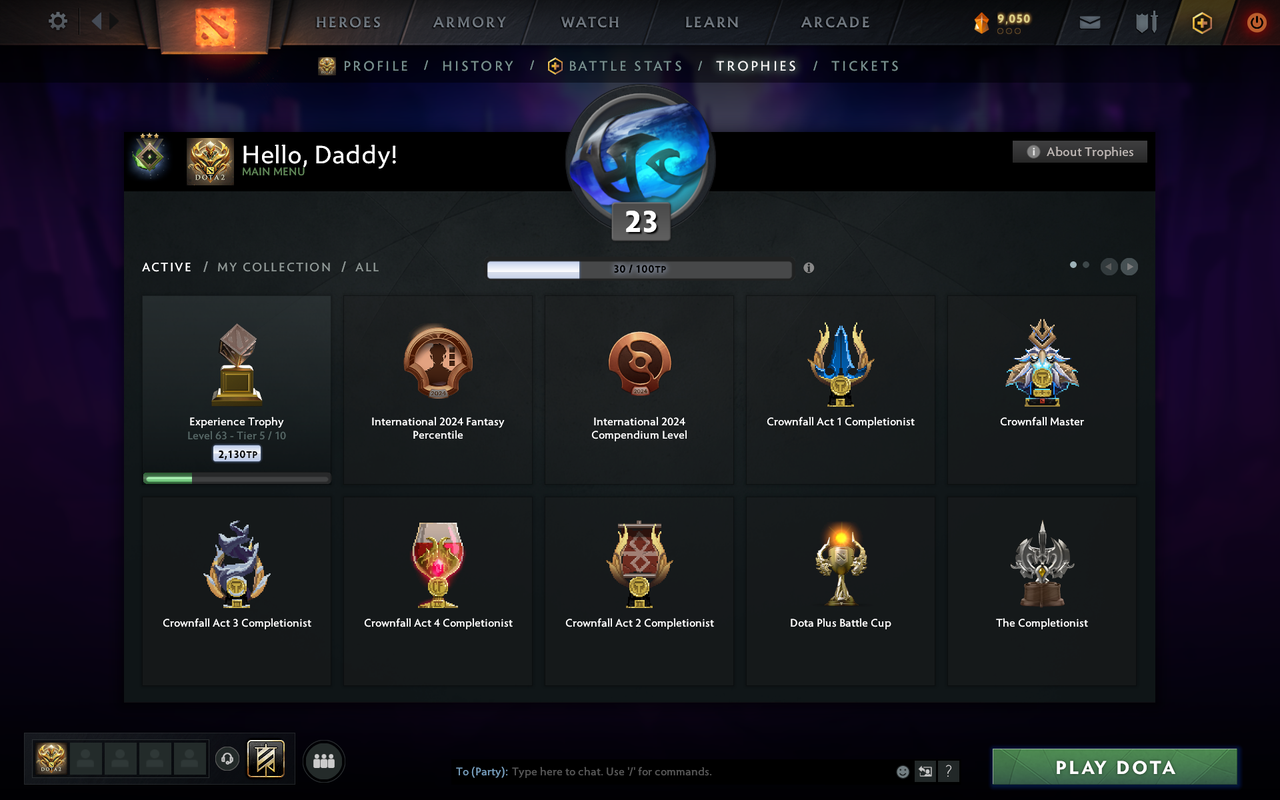Click the Shards balance display
This screenshot has width=1280, height=800.
pos(998,22)
